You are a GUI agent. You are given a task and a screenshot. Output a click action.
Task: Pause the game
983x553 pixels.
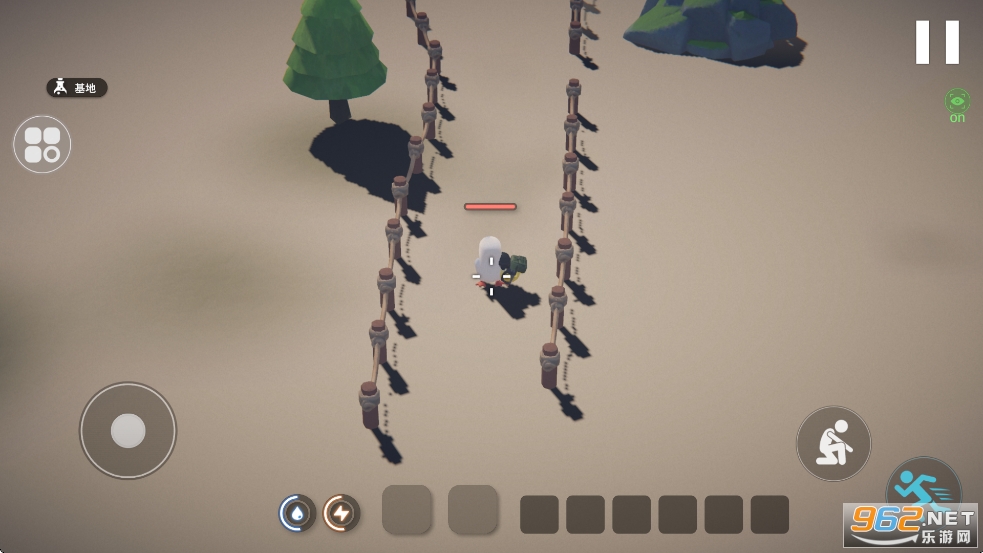tap(937, 42)
